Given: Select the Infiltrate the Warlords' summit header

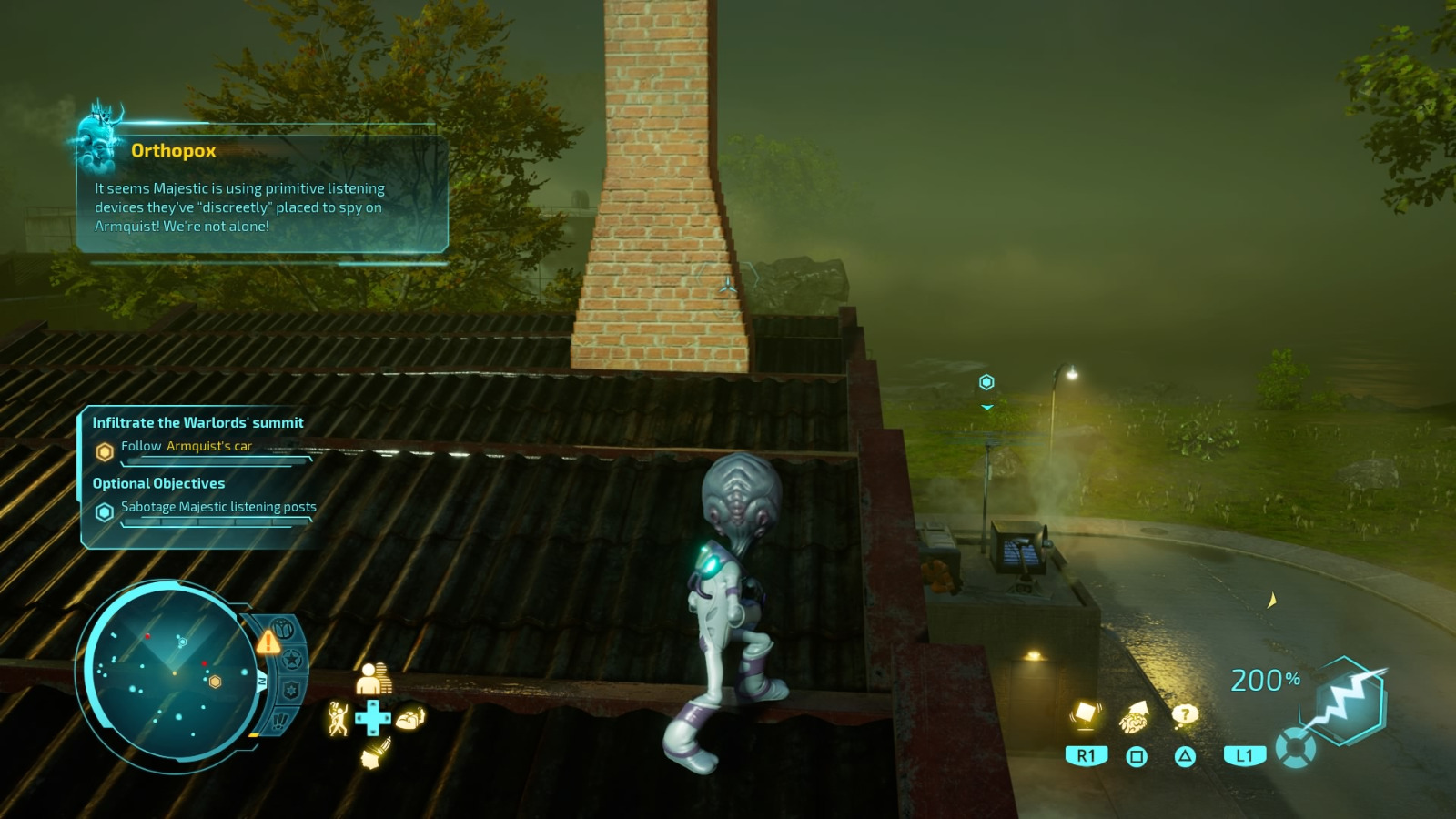Looking at the screenshot, I should [197, 422].
